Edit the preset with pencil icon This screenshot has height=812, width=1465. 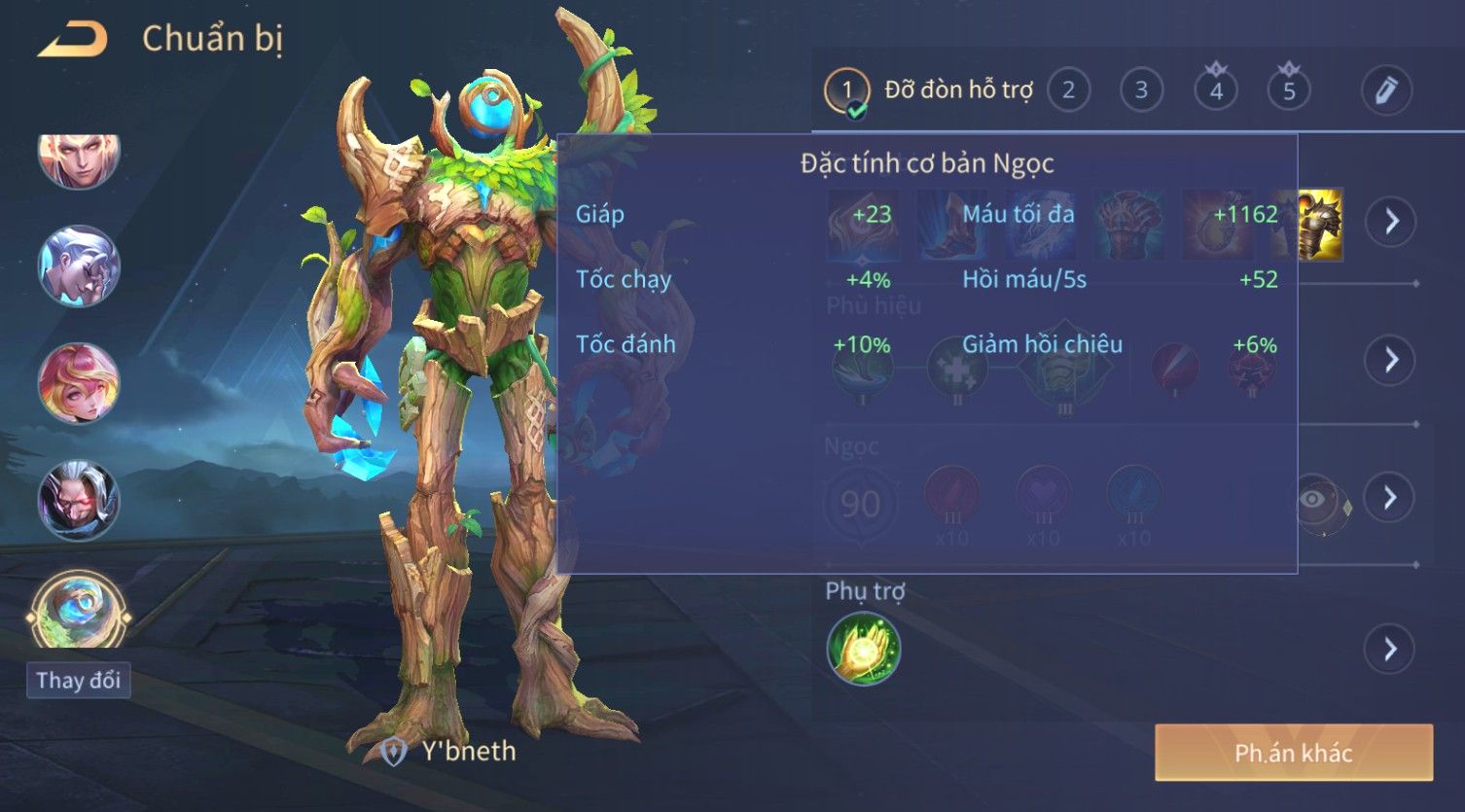[1386, 90]
